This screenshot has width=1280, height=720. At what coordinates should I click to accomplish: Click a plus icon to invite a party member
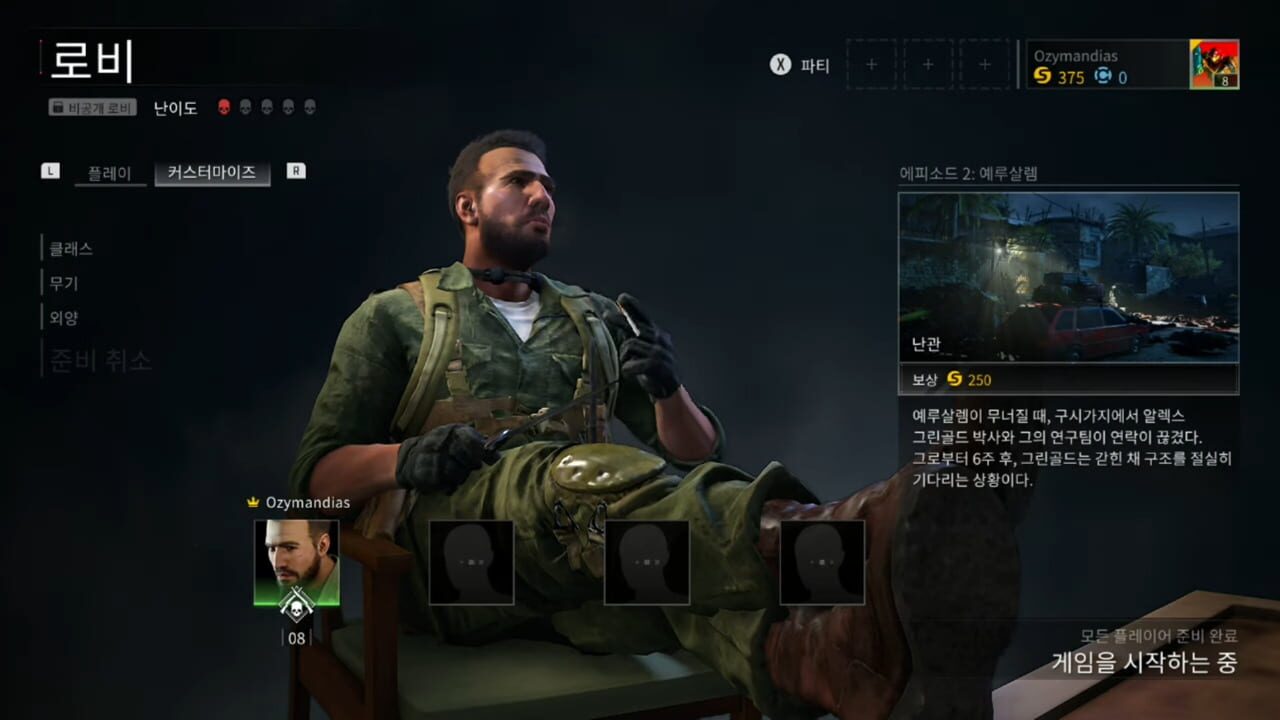[871, 64]
